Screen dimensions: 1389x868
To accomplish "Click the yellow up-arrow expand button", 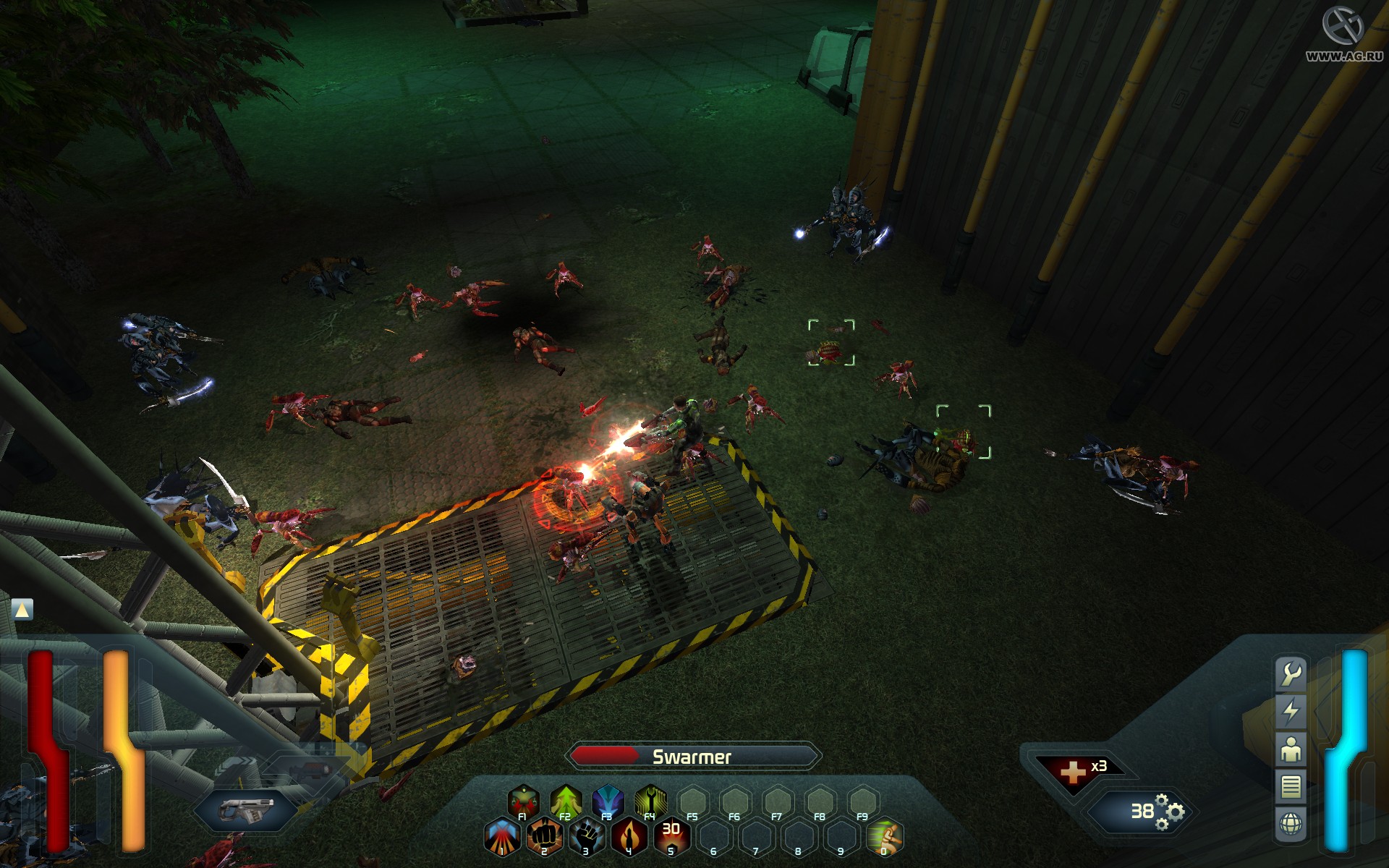I will 22,610.
